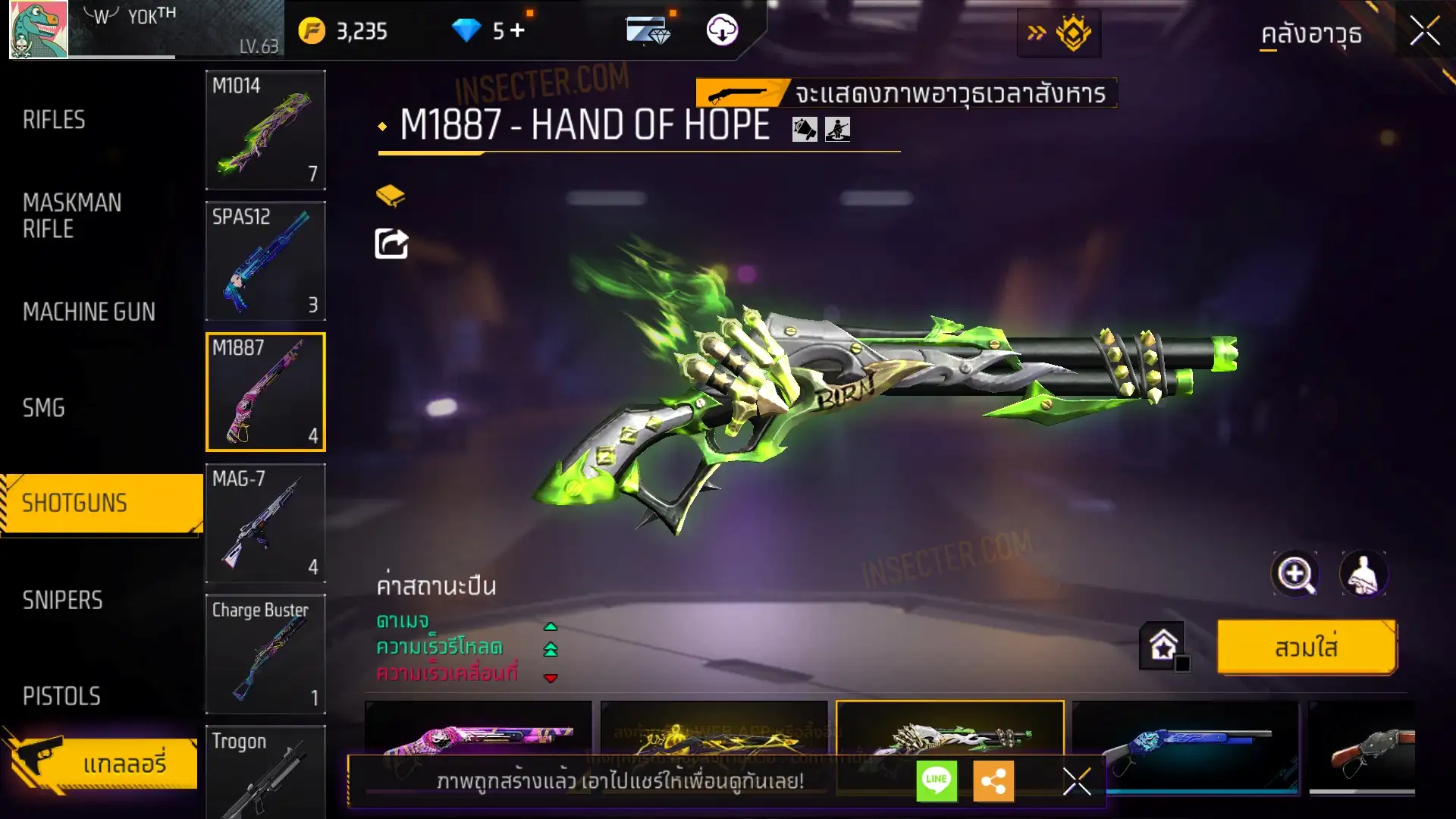This screenshot has width=1456, height=819.
Task: Switch to the SMG category
Action: click(x=44, y=408)
